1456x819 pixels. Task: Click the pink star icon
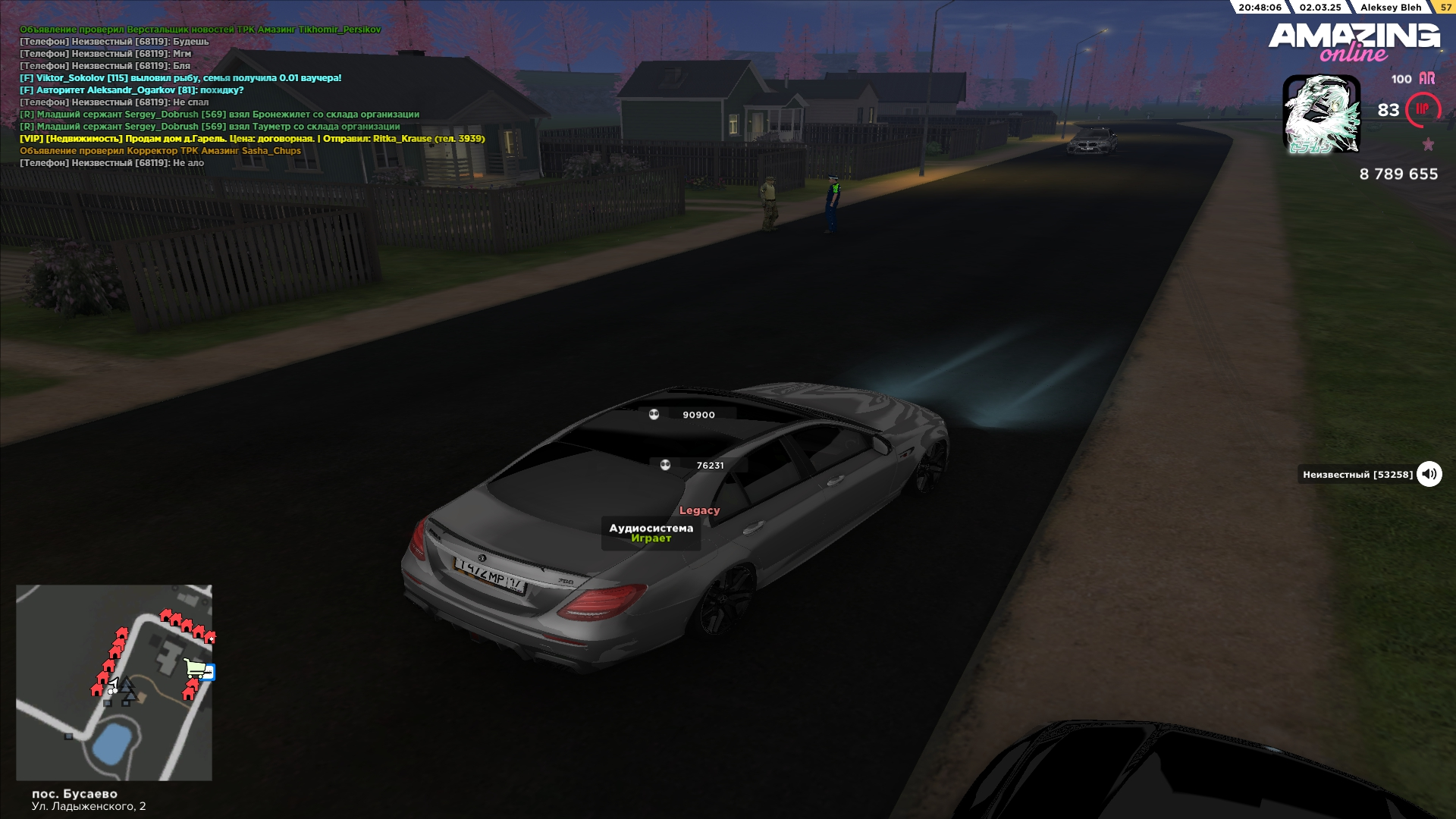pyautogui.click(x=1428, y=144)
